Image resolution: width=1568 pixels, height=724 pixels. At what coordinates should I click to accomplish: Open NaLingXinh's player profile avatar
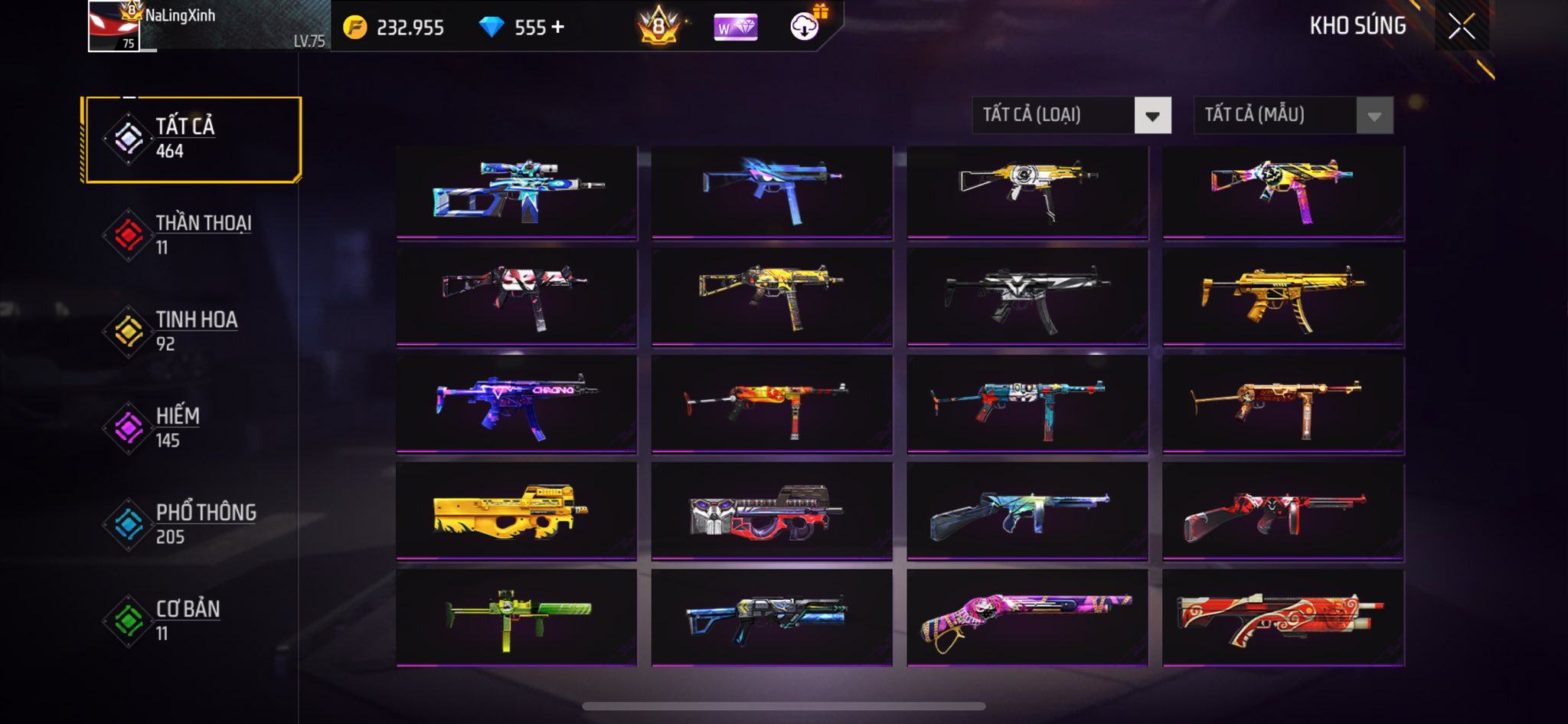pyautogui.click(x=114, y=27)
